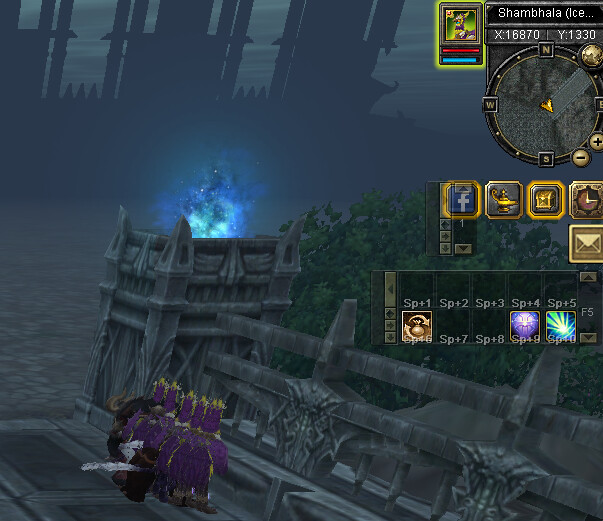
Task: Open the world map globe button
Action: pos(591,54)
